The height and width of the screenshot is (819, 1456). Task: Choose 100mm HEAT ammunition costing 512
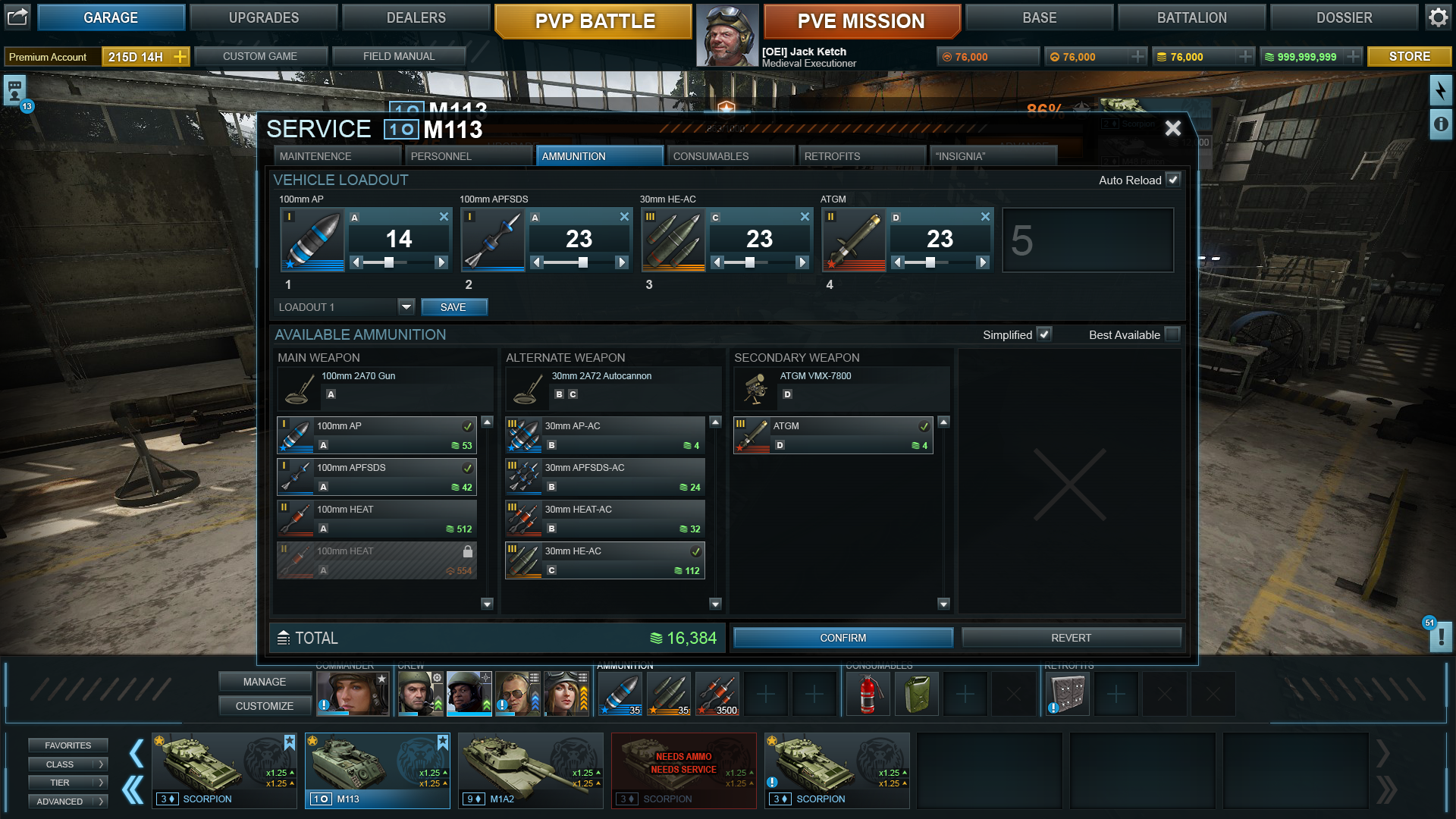[x=377, y=519]
